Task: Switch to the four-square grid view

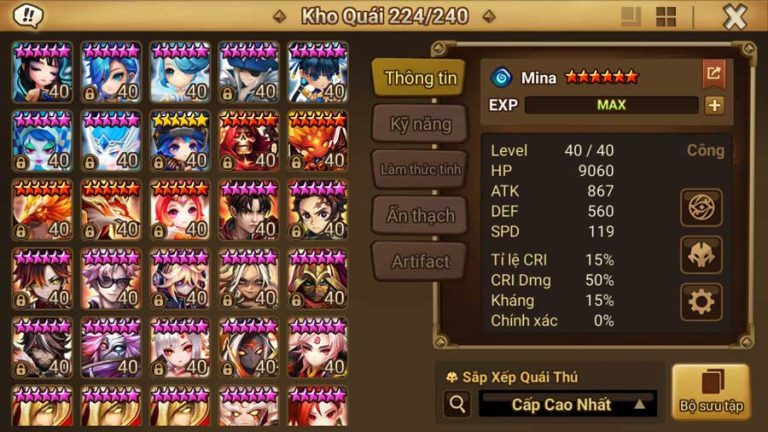Action: [x=666, y=17]
